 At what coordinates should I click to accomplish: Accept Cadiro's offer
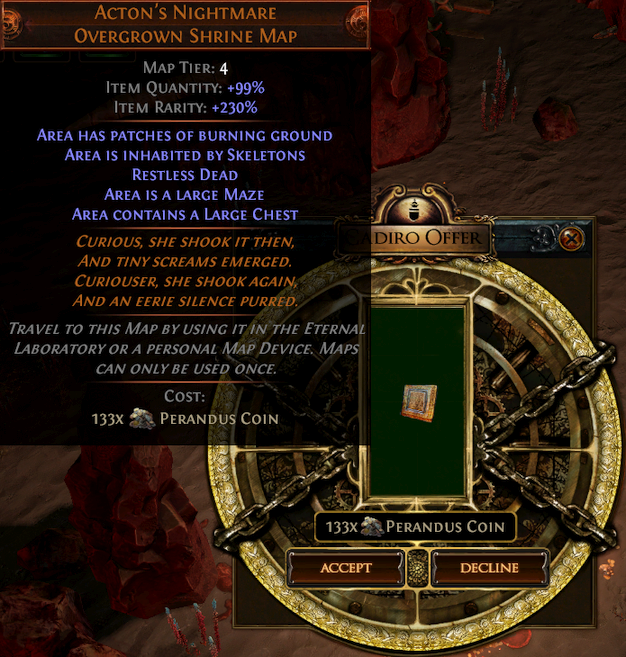[346, 568]
